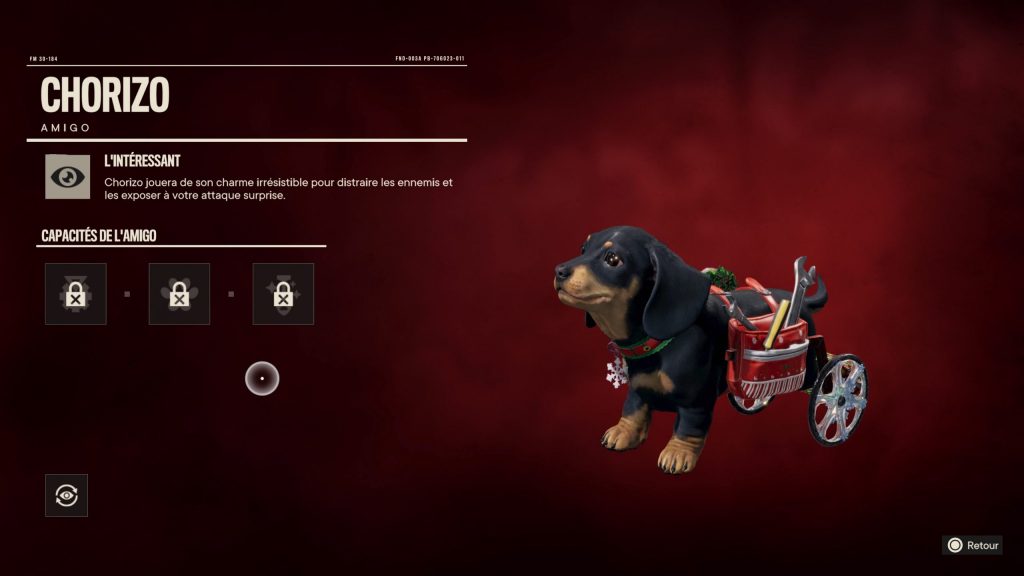The width and height of the screenshot is (1024, 576).
Task: Select the locked paw-print amigo ability
Action: pos(179,294)
